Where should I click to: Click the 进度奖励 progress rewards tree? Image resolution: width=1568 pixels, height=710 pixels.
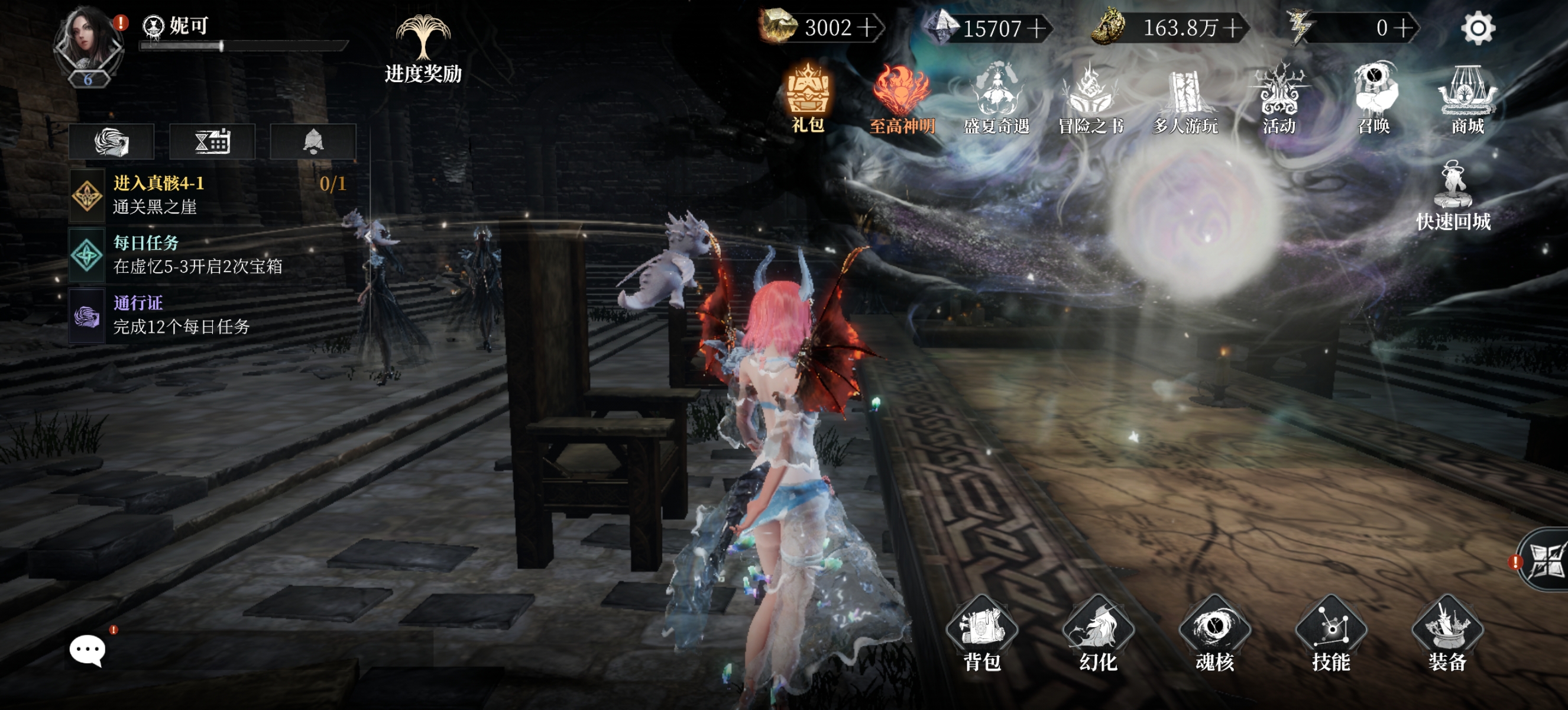pyautogui.click(x=423, y=49)
